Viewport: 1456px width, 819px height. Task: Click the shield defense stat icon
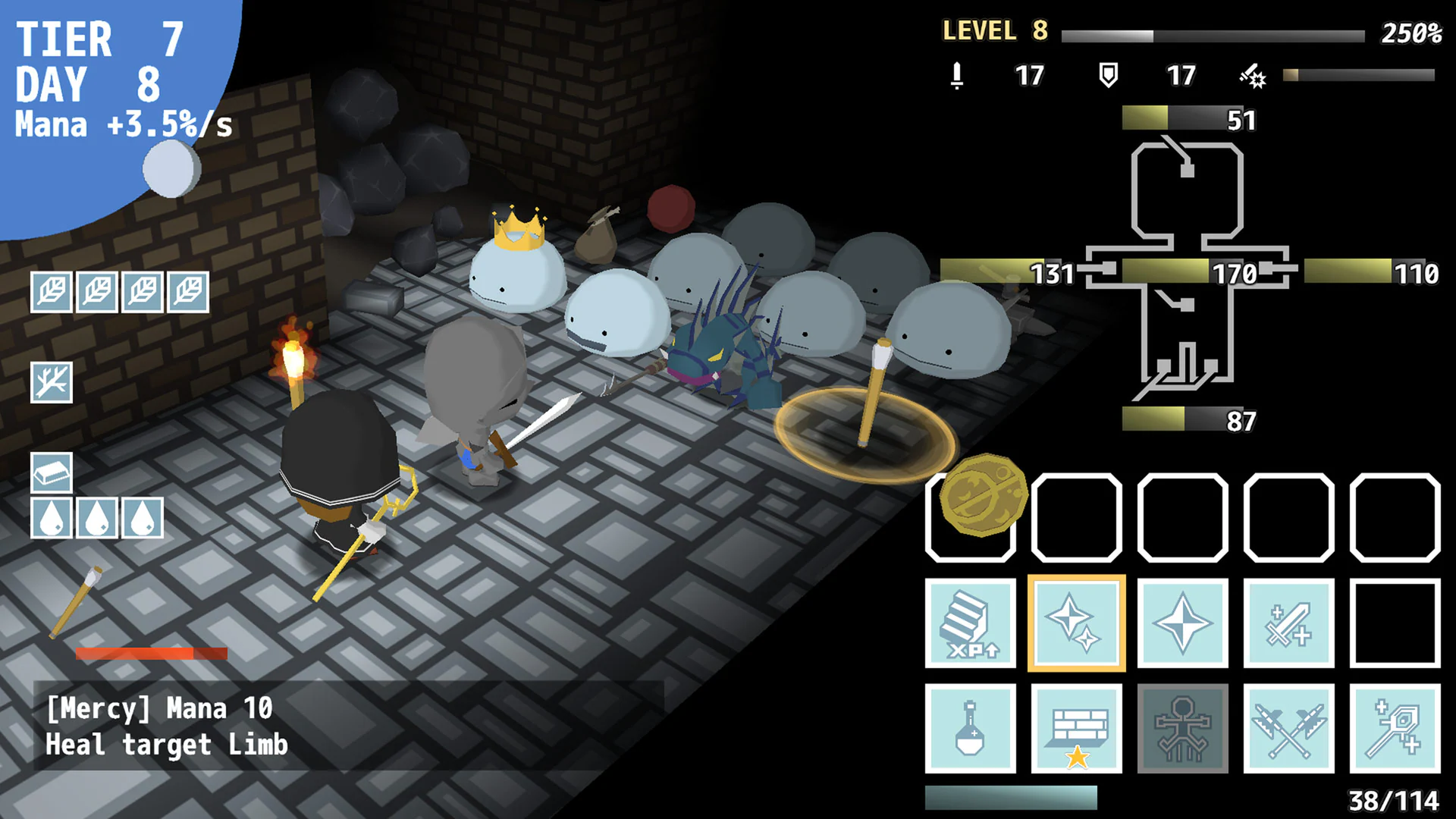point(1109,76)
